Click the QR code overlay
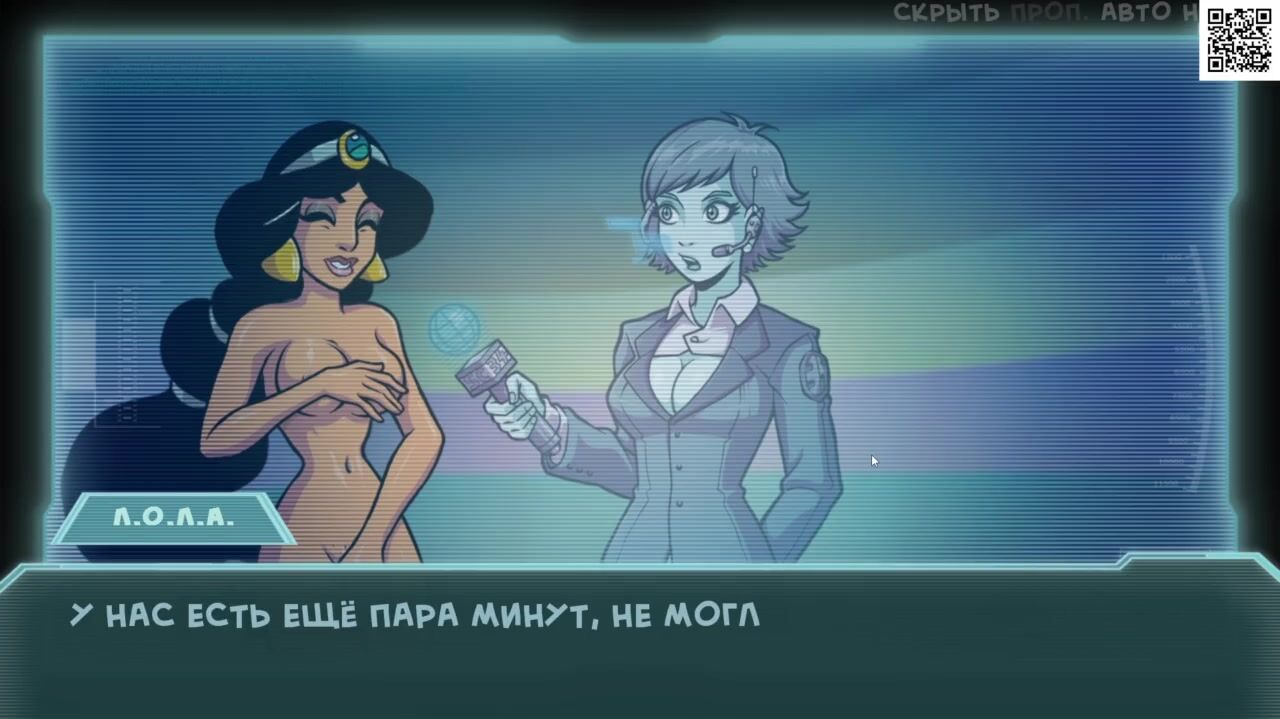 click(x=1239, y=40)
